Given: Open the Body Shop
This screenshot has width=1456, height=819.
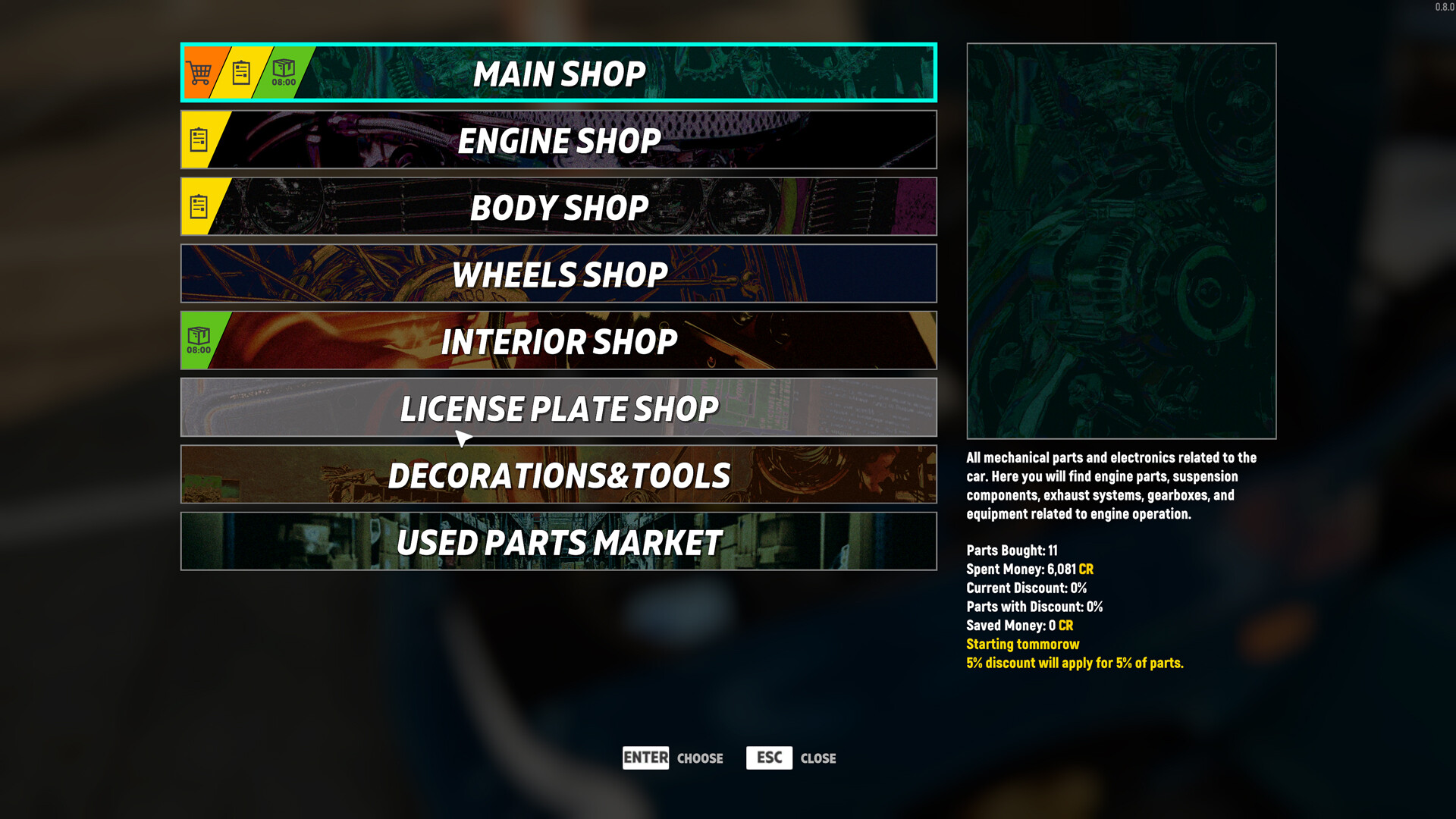Looking at the screenshot, I should [x=559, y=206].
